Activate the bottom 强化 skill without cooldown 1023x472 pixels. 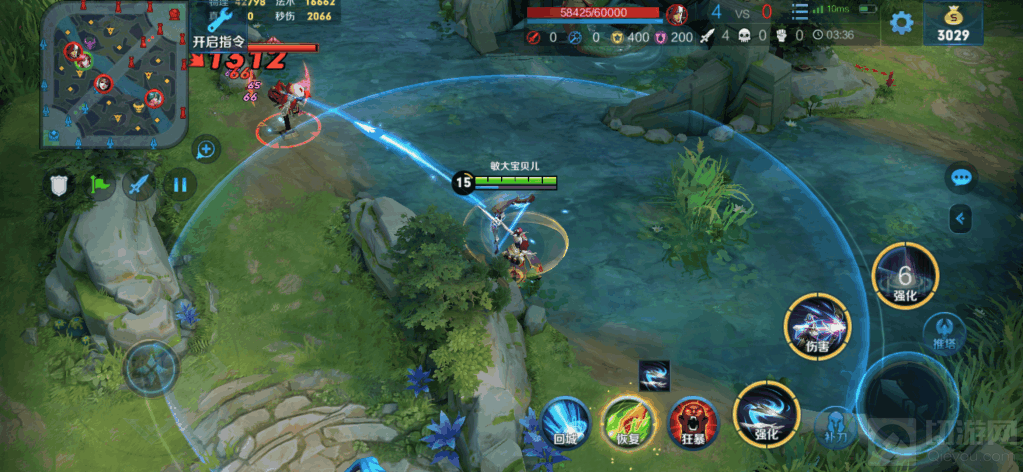click(x=765, y=416)
